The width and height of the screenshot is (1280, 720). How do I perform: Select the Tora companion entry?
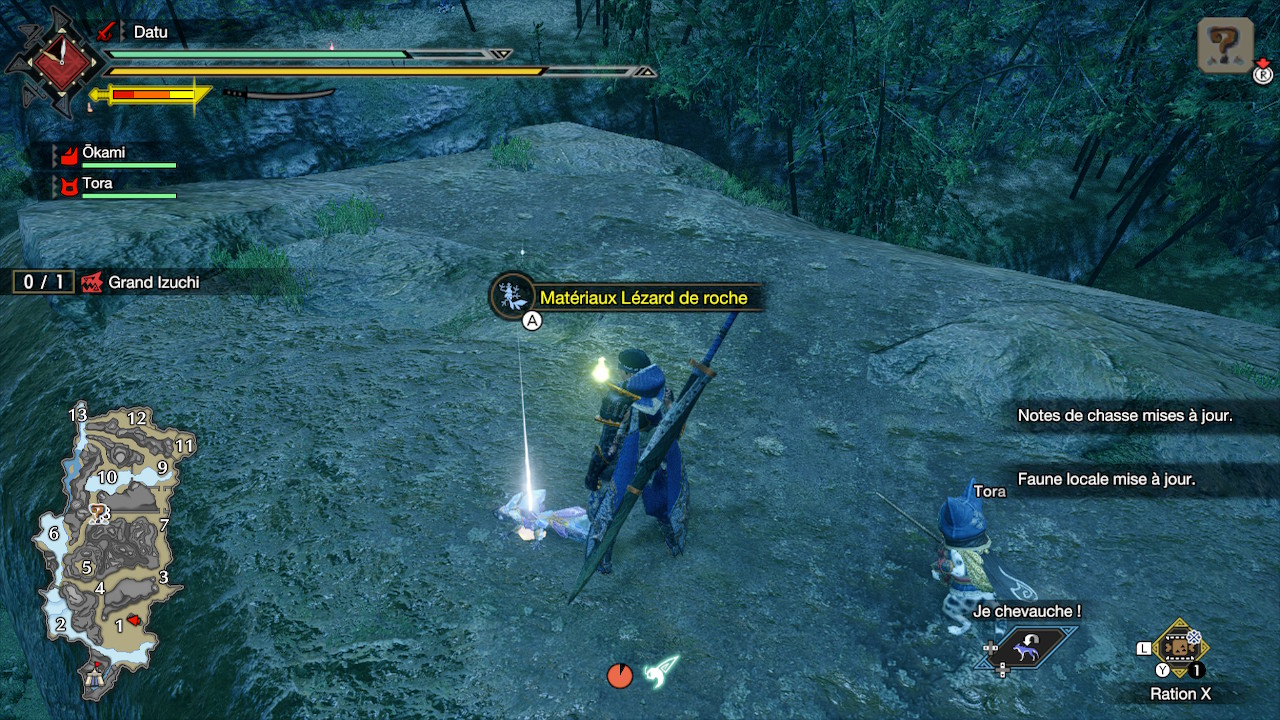coord(115,186)
